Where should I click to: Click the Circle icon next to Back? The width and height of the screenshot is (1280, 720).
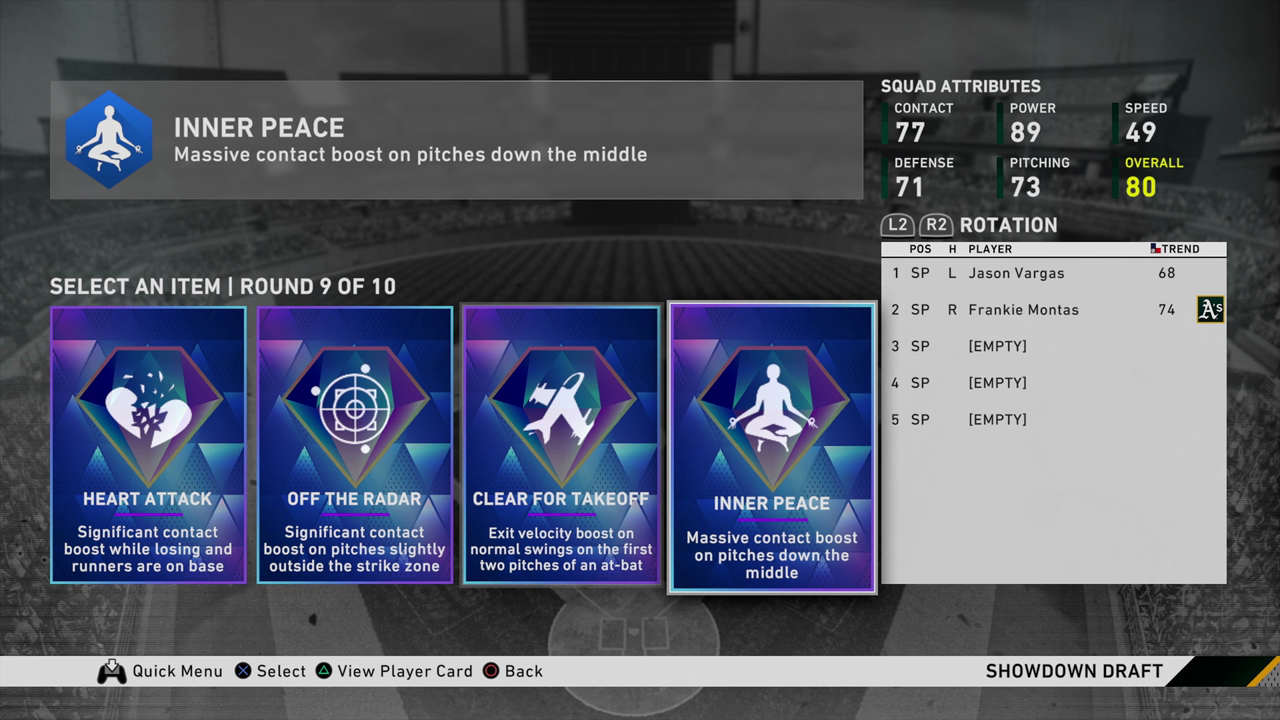(488, 671)
